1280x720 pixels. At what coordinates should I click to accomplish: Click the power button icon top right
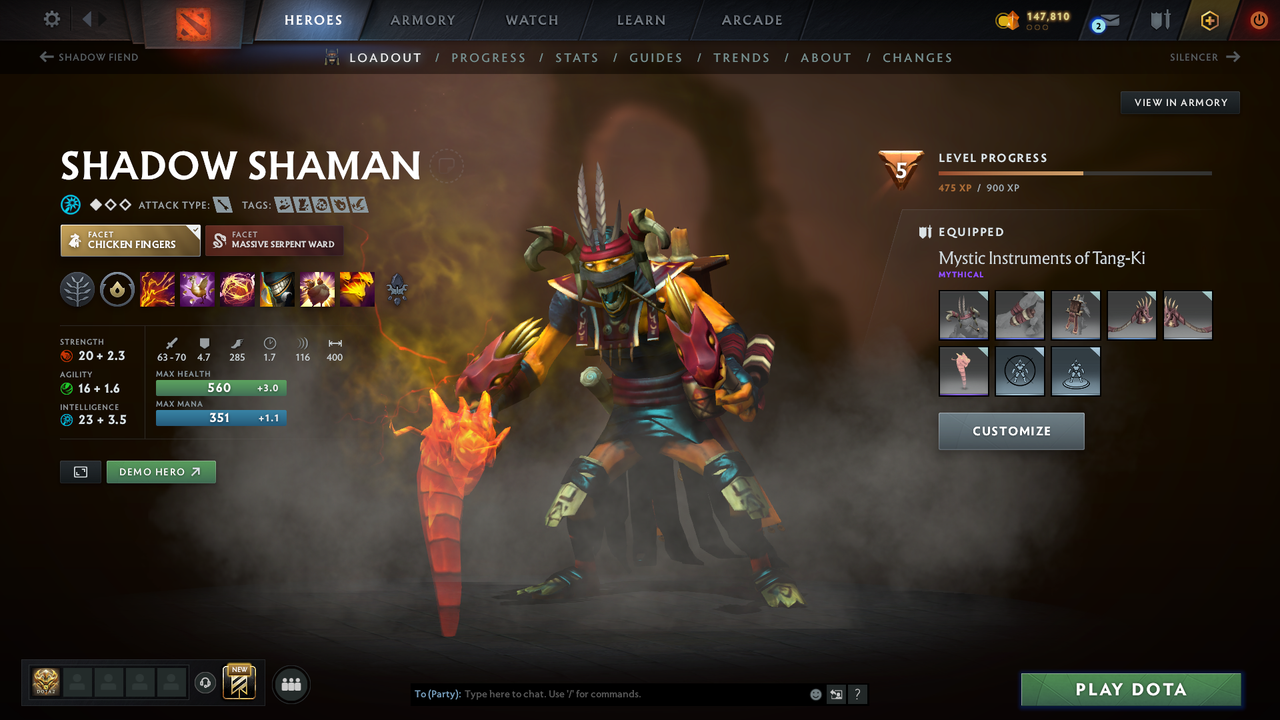coord(1257,19)
